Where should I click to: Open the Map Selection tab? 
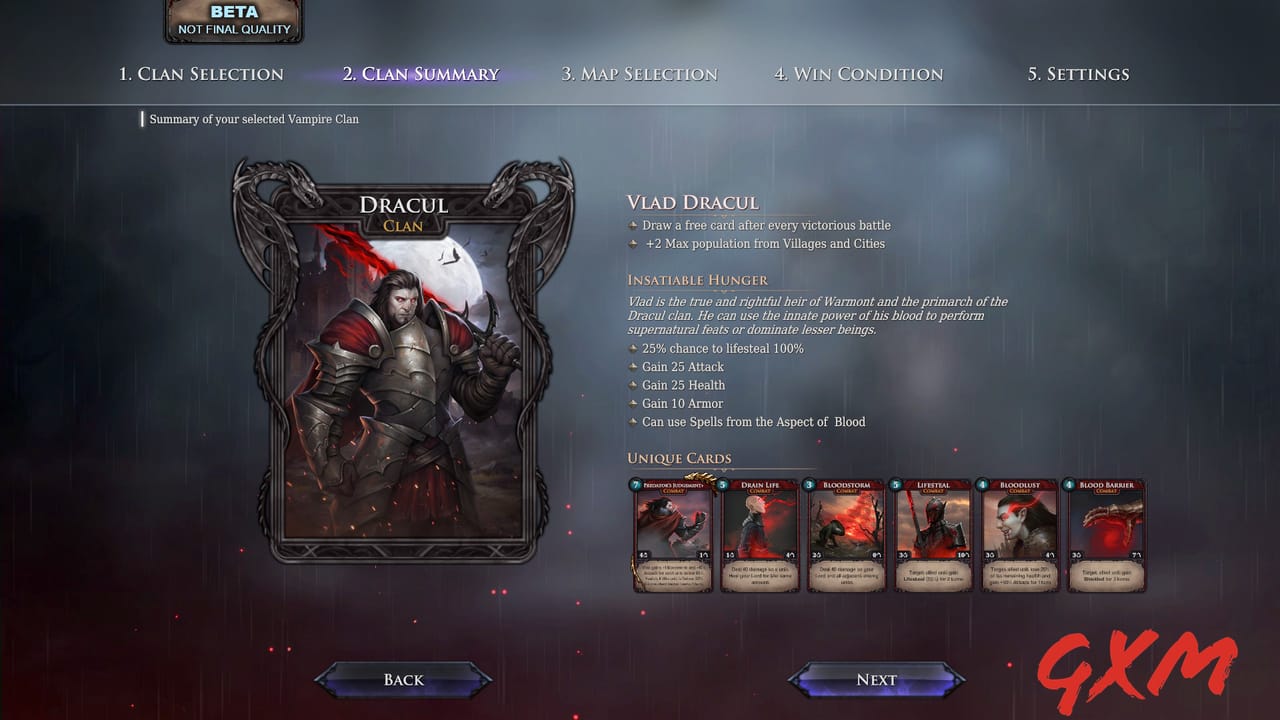click(639, 74)
